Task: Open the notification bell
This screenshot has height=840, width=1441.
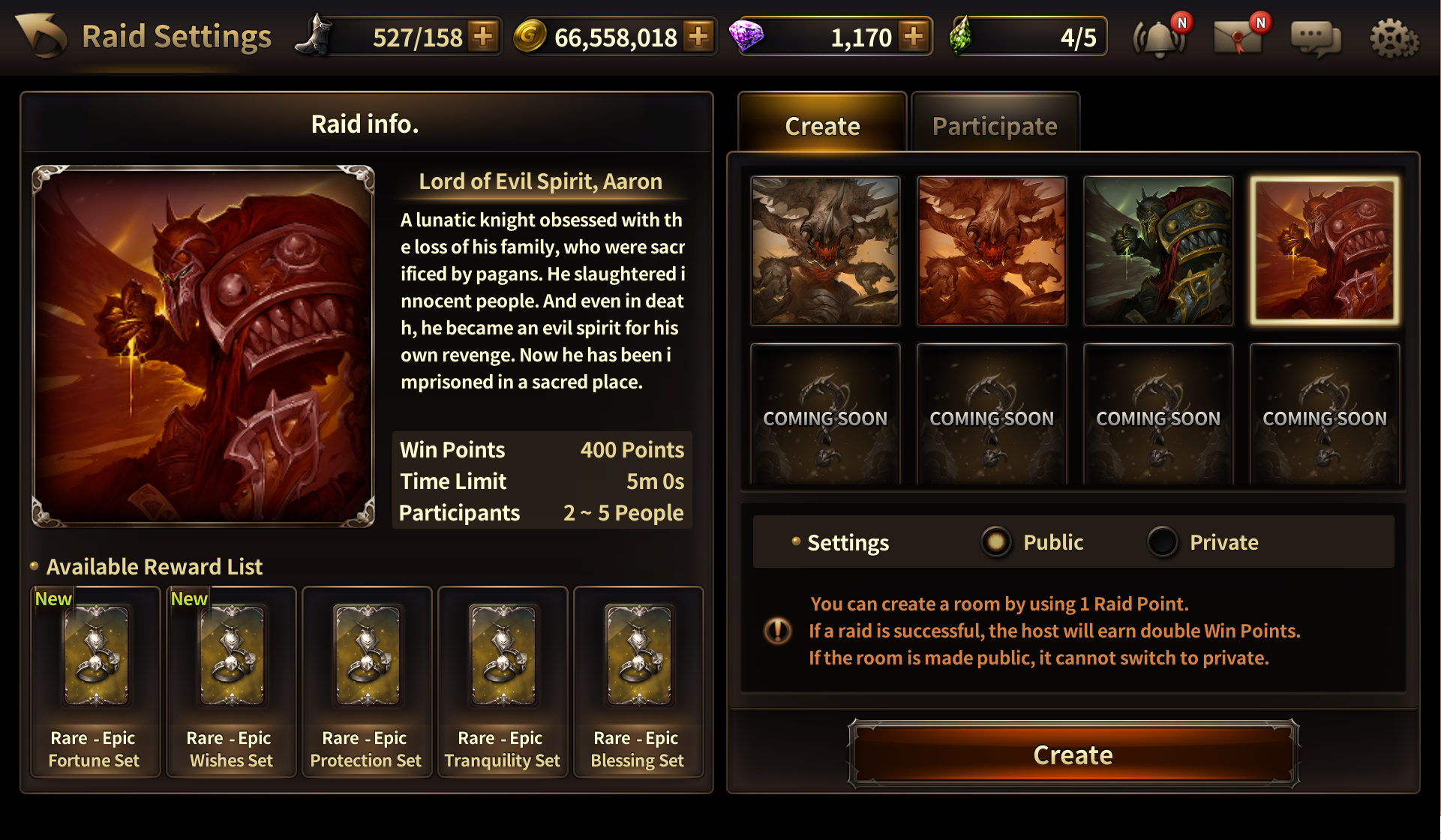Action: click(x=1160, y=37)
